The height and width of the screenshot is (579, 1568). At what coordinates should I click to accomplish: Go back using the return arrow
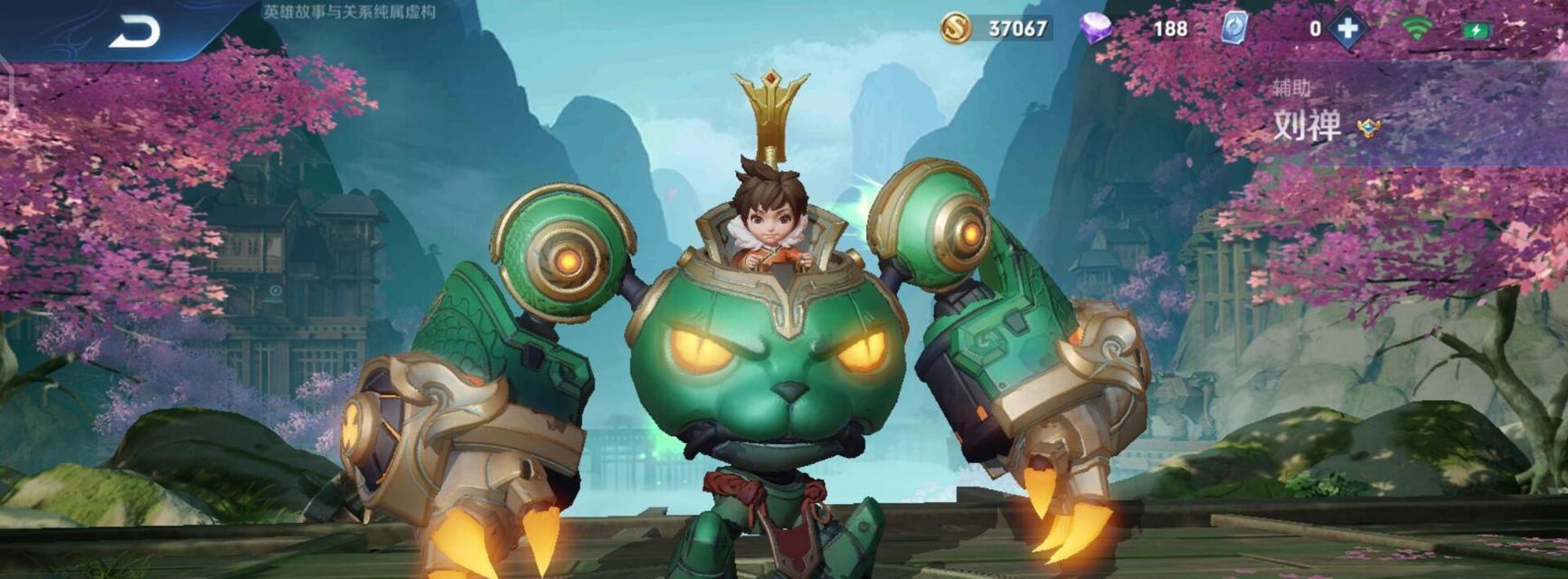point(134,33)
